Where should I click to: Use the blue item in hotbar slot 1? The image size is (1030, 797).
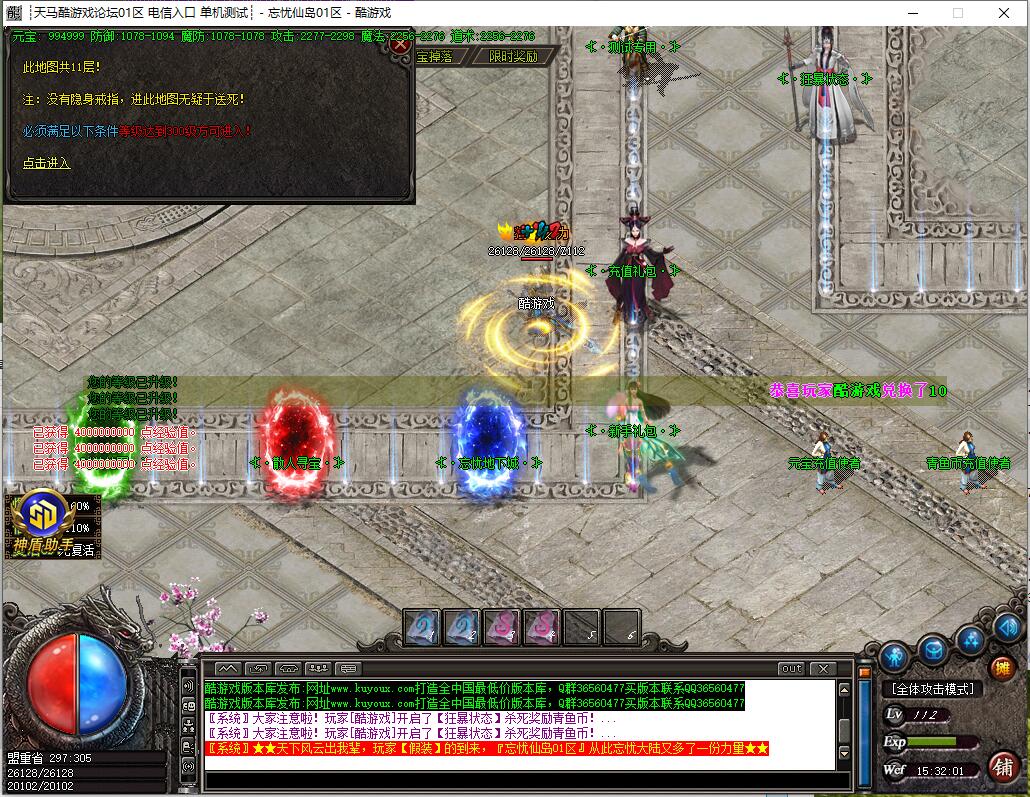click(421, 627)
